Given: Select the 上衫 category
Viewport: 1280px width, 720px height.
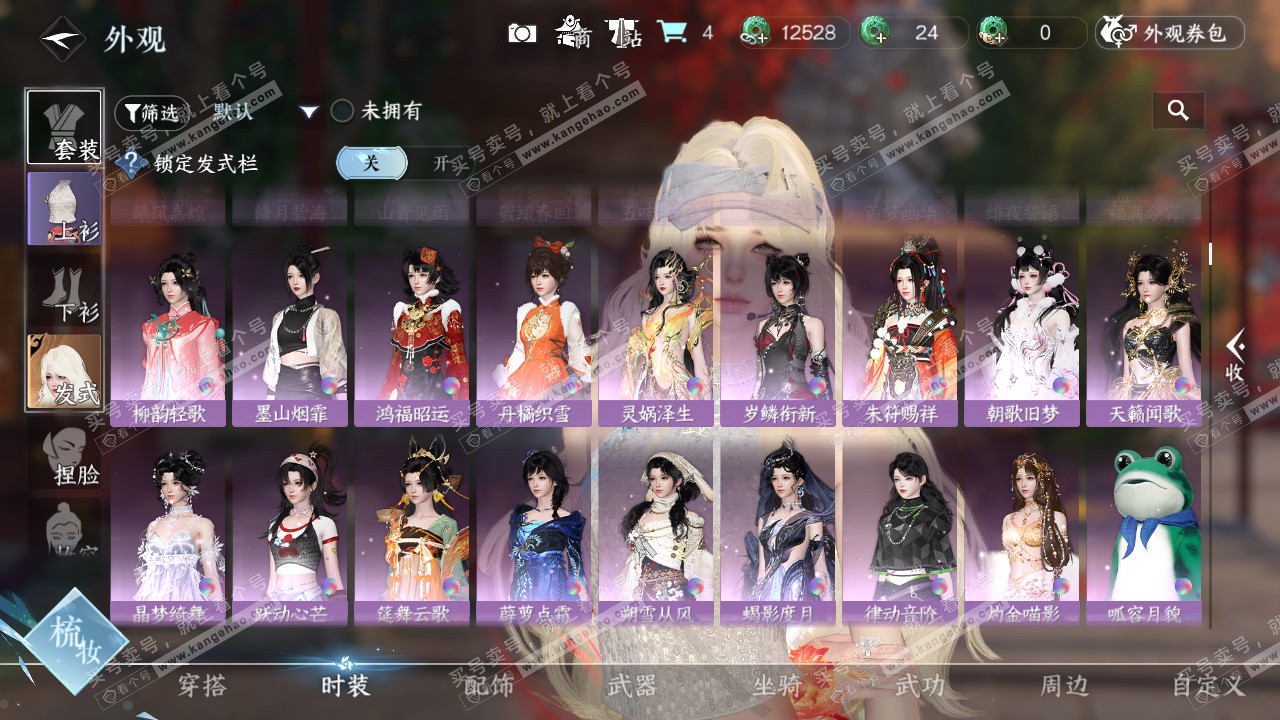Looking at the screenshot, I should tap(65, 208).
